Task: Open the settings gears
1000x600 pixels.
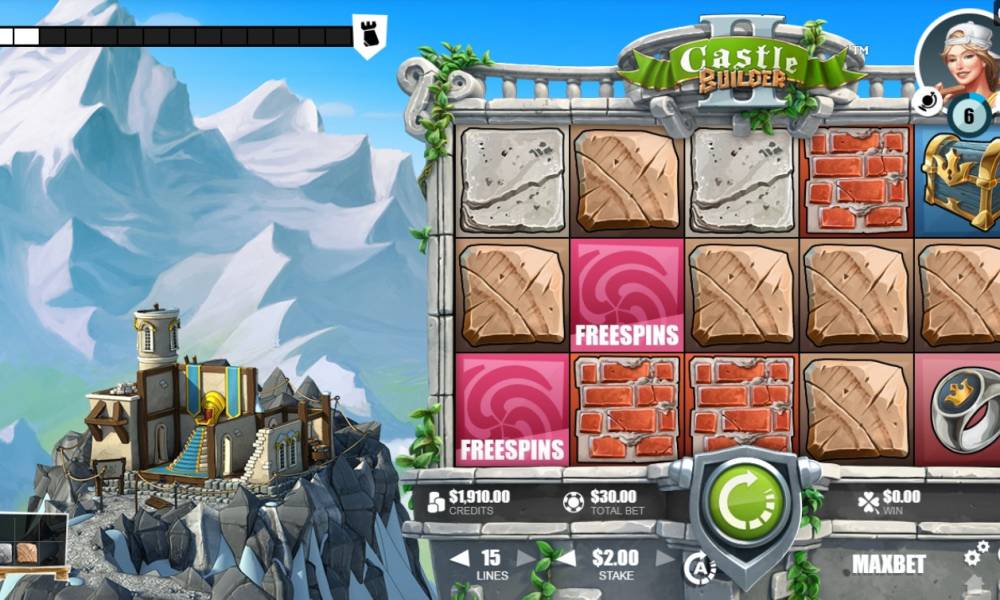Action: pyautogui.click(x=976, y=553)
